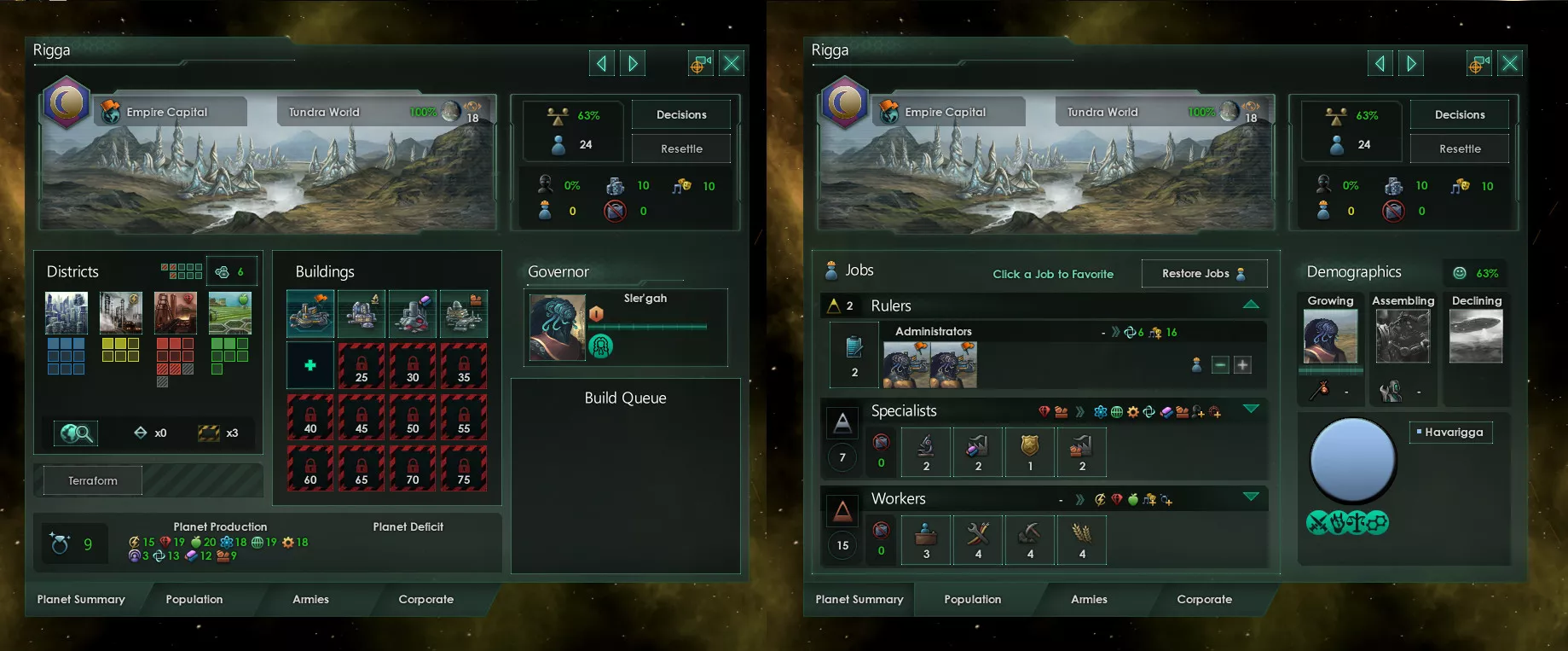1568x651 pixels.
Task: Select the empty building slot with green plus
Action: [310, 365]
